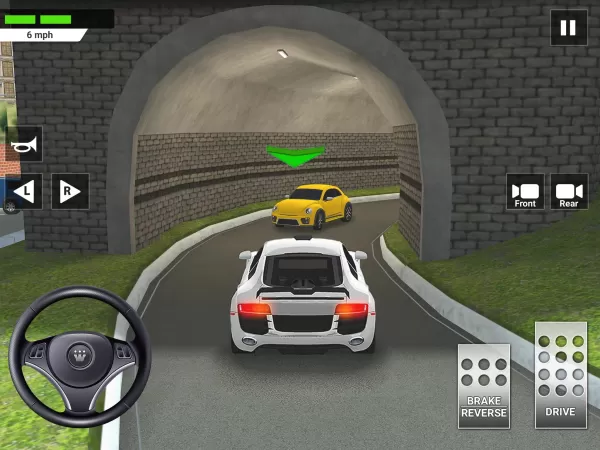Switch to the Rear camera view
This screenshot has width=600, height=450.
point(568,191)
